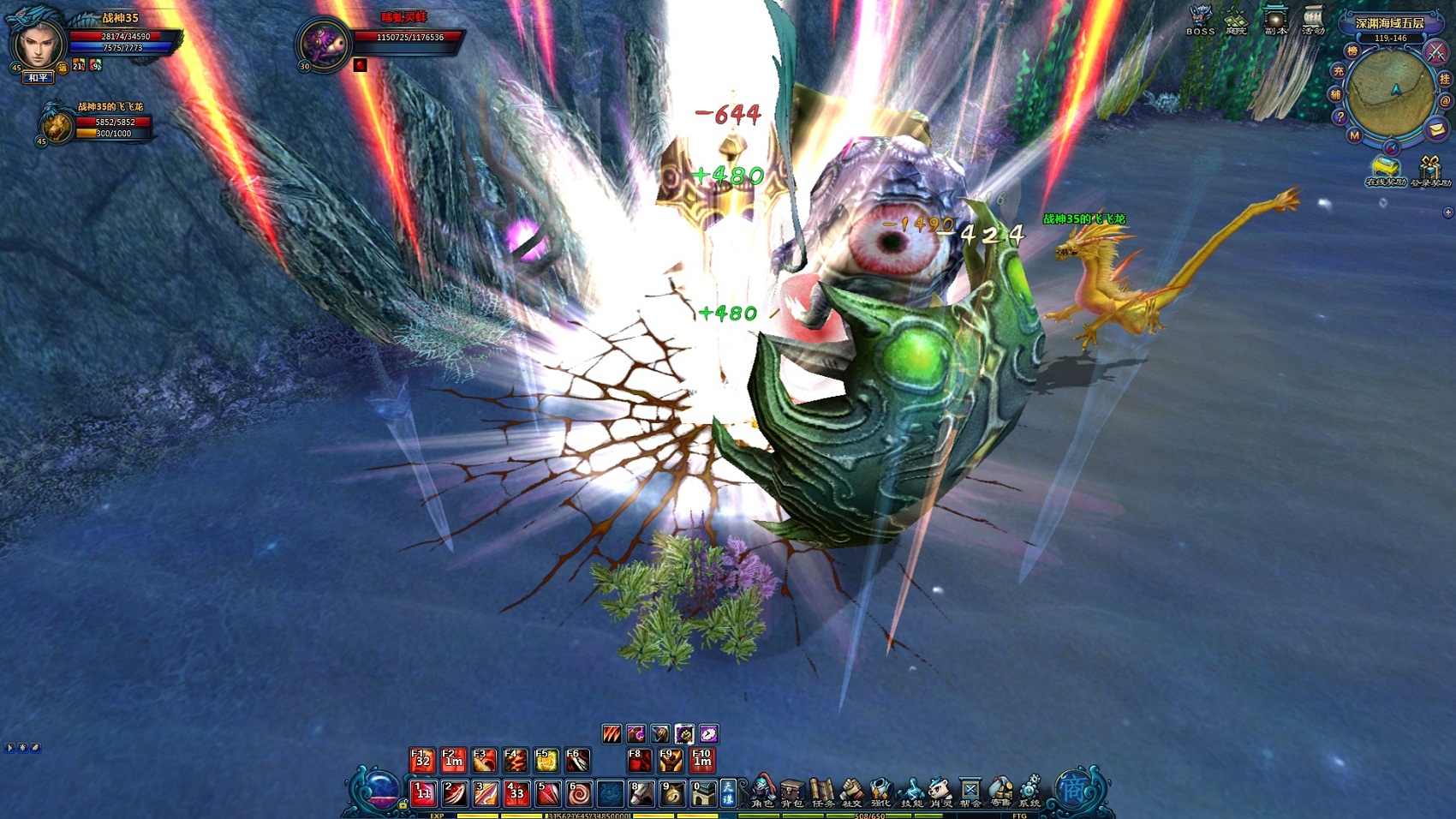Toggle the crossed swords PK button
1456x819 pixels.
1435,53
